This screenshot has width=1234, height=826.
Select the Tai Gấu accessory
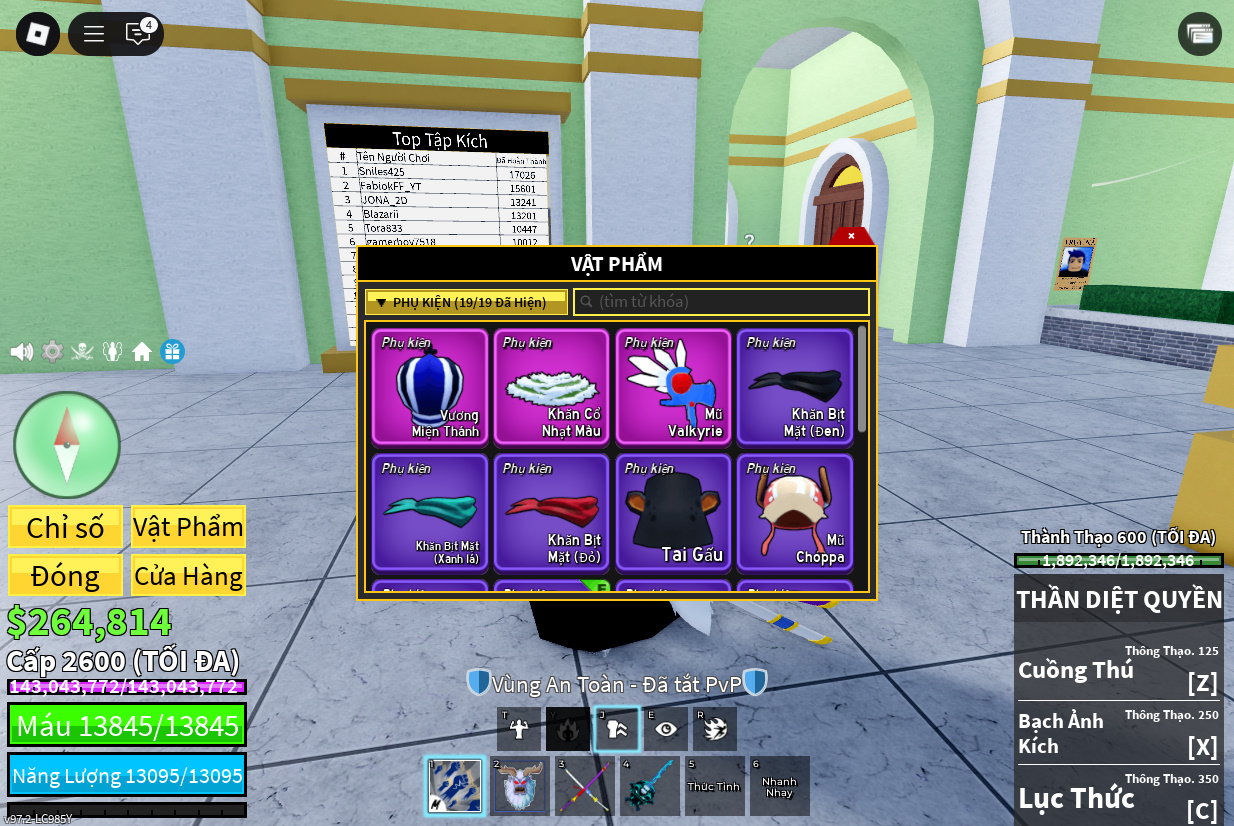pos(673,512)
